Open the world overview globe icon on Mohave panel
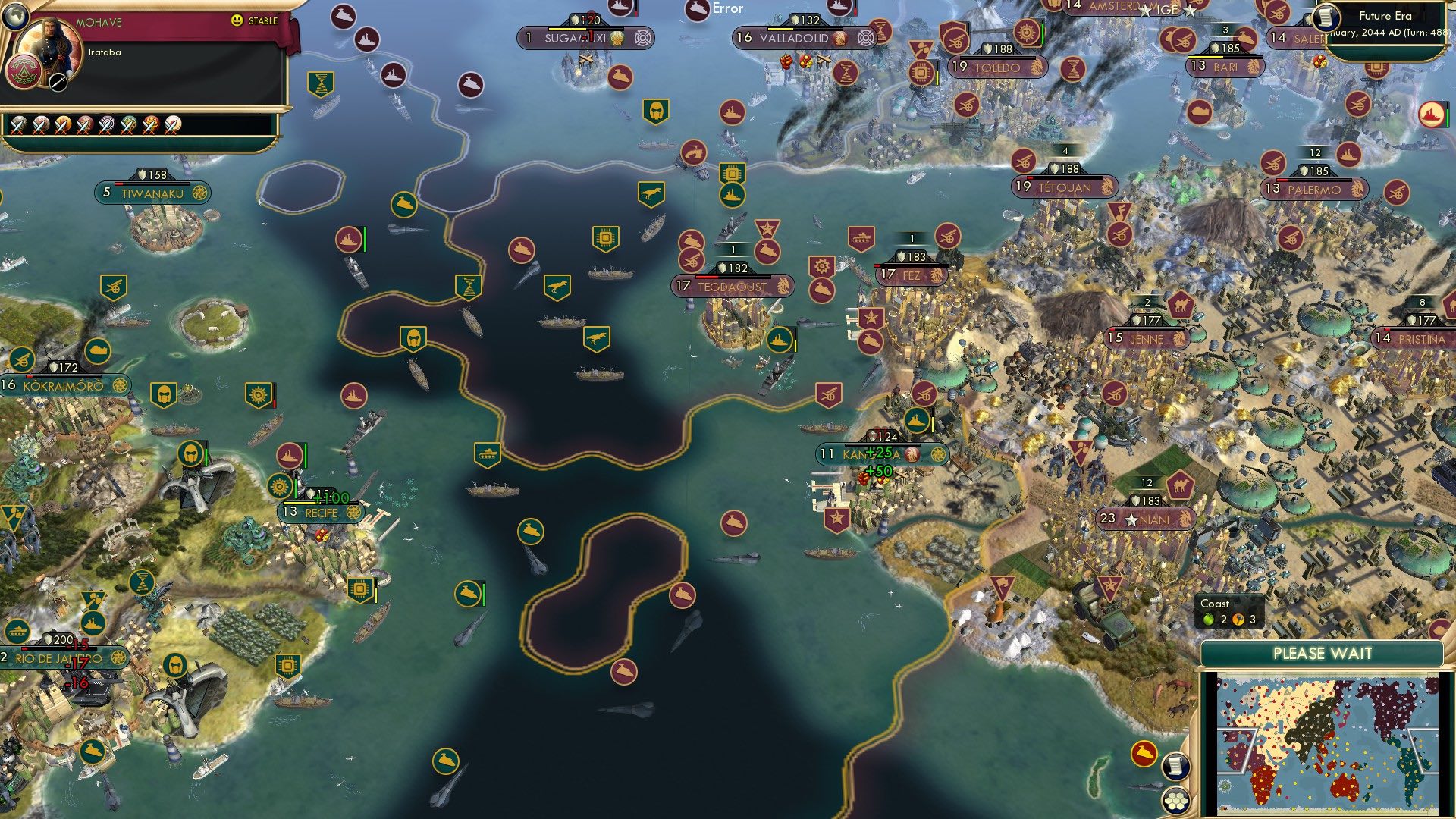 coord(15,17)
